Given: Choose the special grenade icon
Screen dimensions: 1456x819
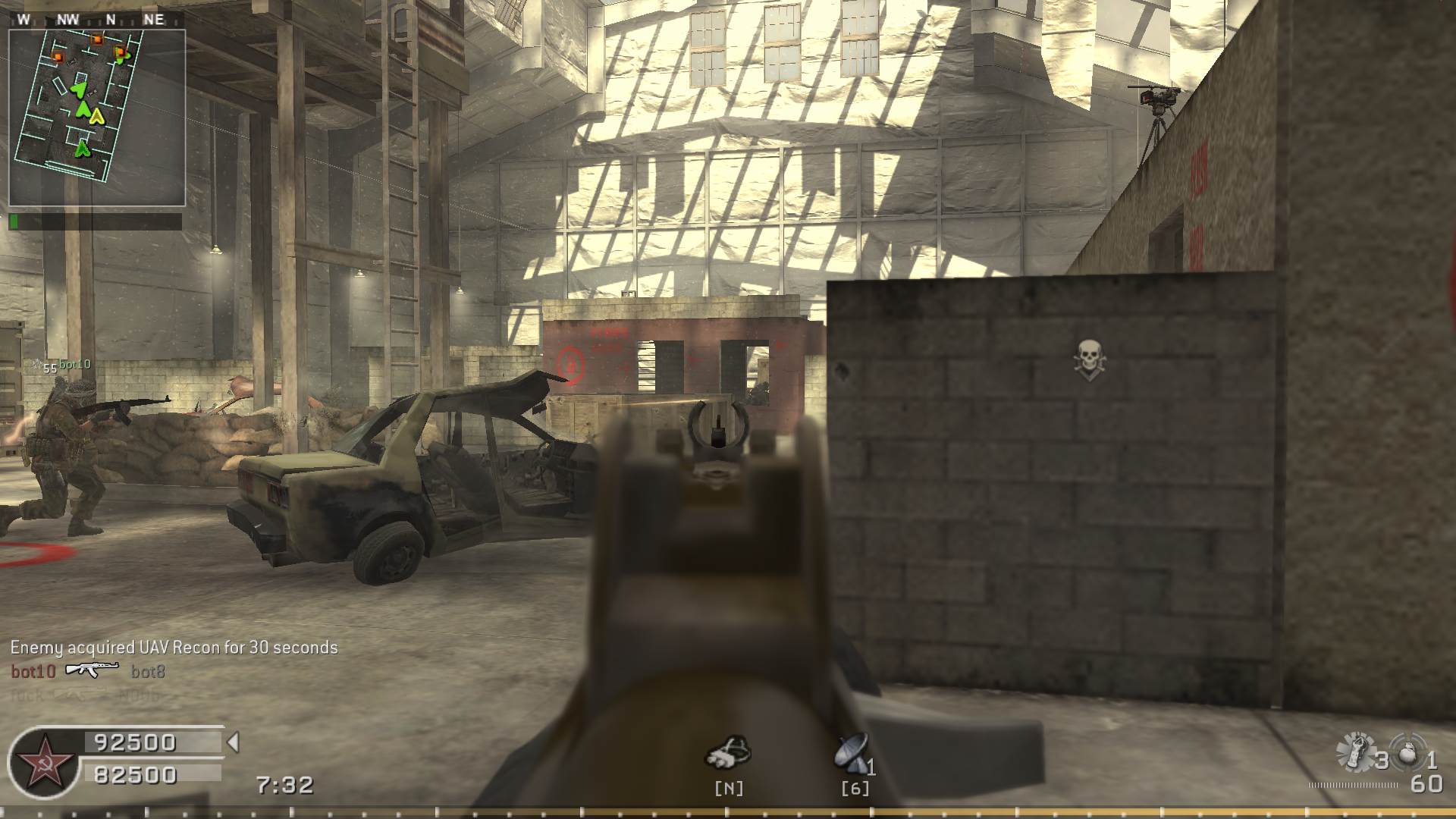Looking at the screenshot, I should [x=1356, y=752].
